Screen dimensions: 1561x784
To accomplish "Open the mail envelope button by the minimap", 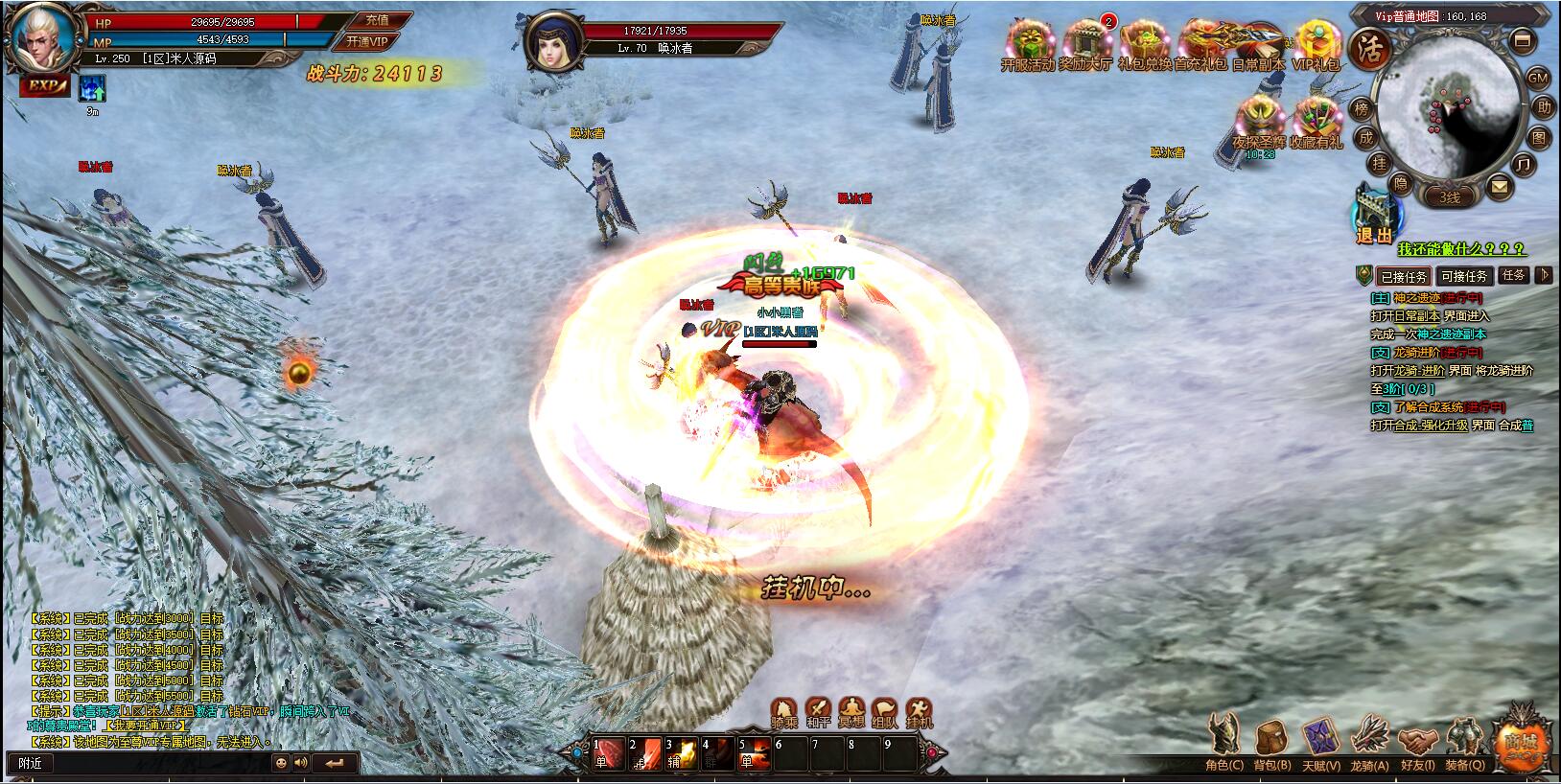I will 1499,188.
